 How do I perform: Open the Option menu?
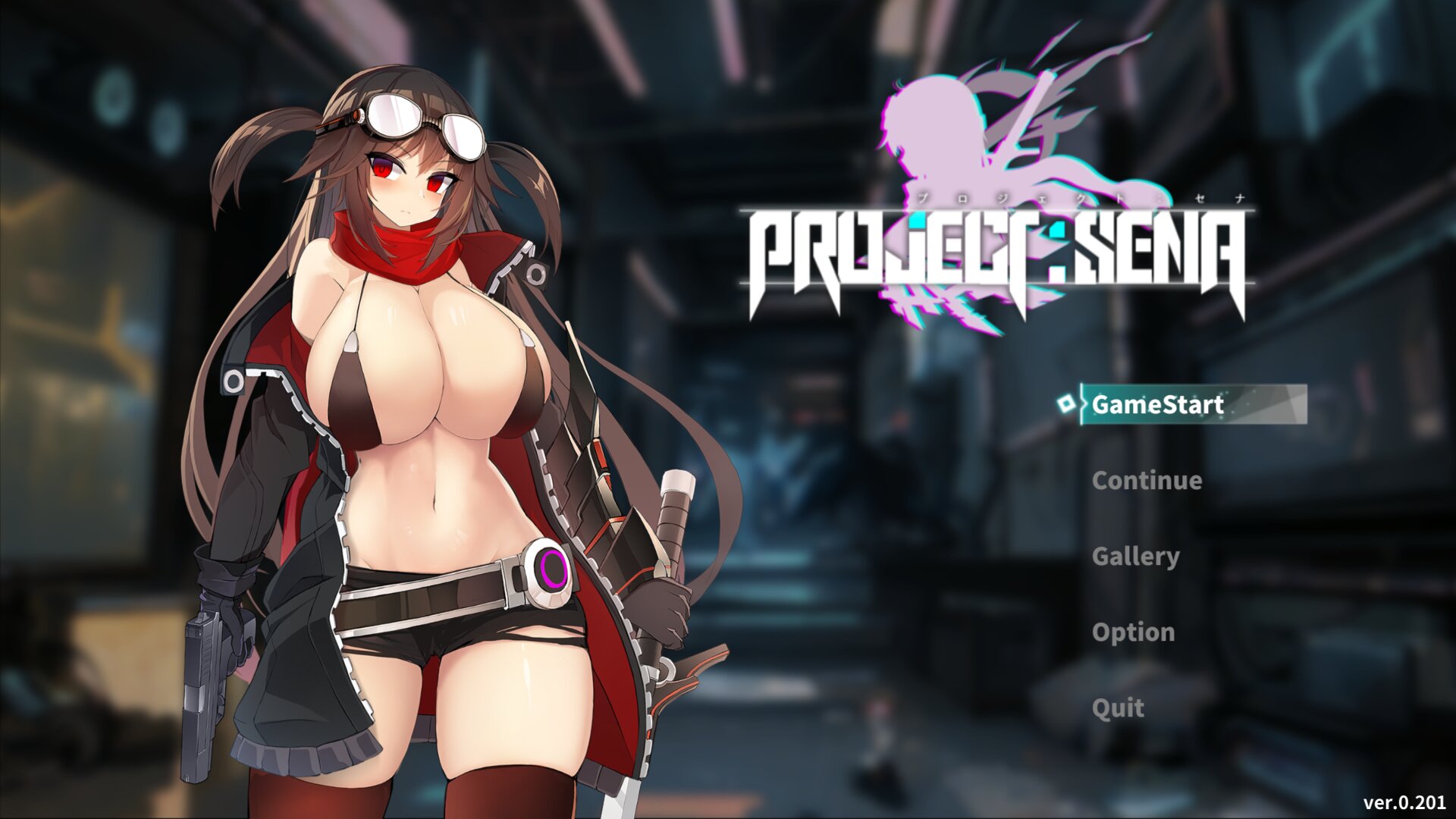[1133, 632]
